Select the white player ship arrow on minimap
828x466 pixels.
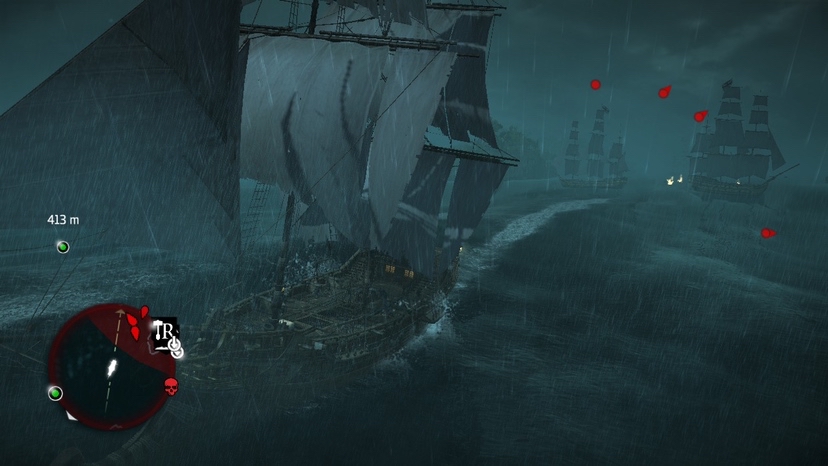(x=110, y=368)
